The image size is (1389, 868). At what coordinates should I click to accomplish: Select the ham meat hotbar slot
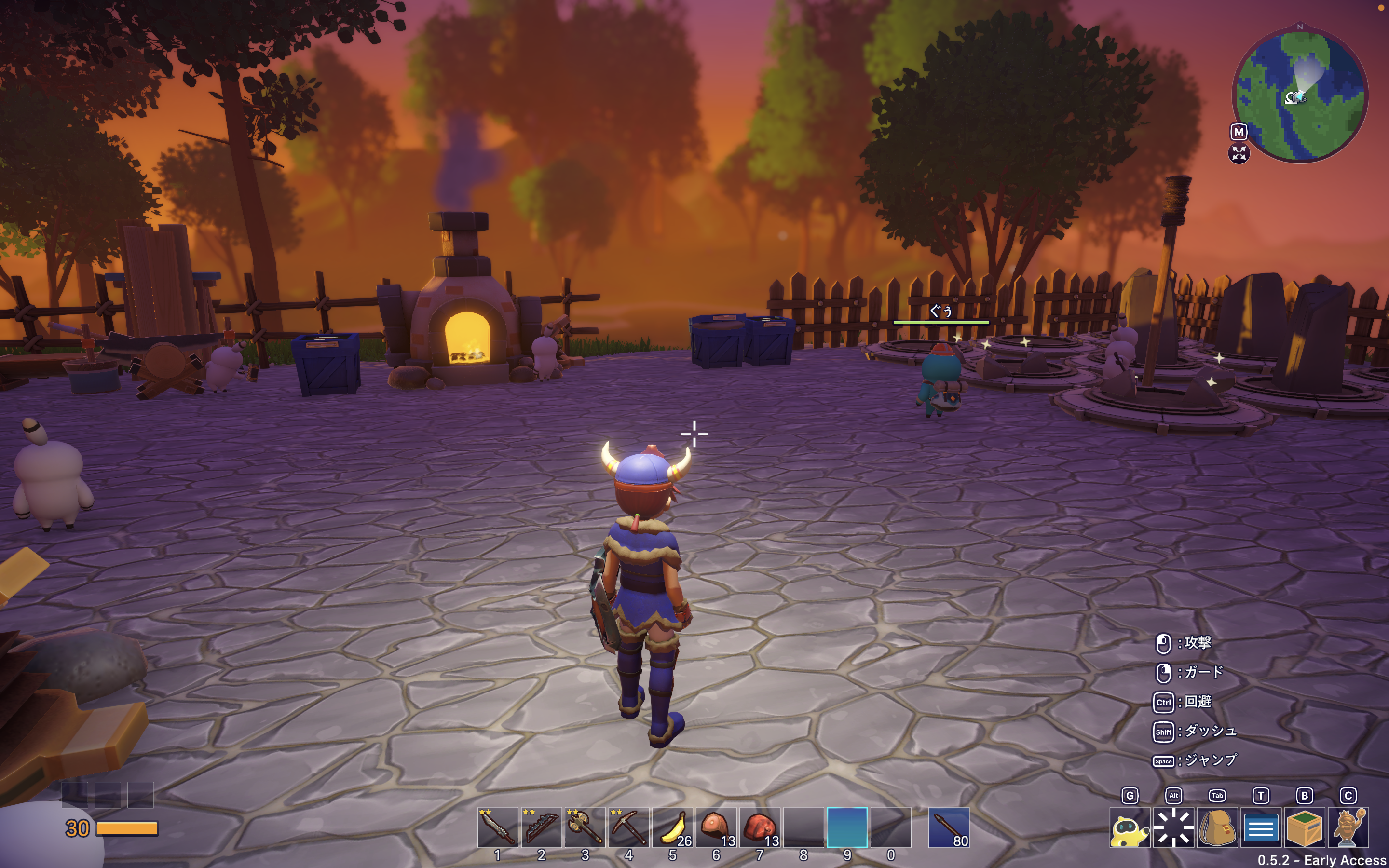point(716,827)
